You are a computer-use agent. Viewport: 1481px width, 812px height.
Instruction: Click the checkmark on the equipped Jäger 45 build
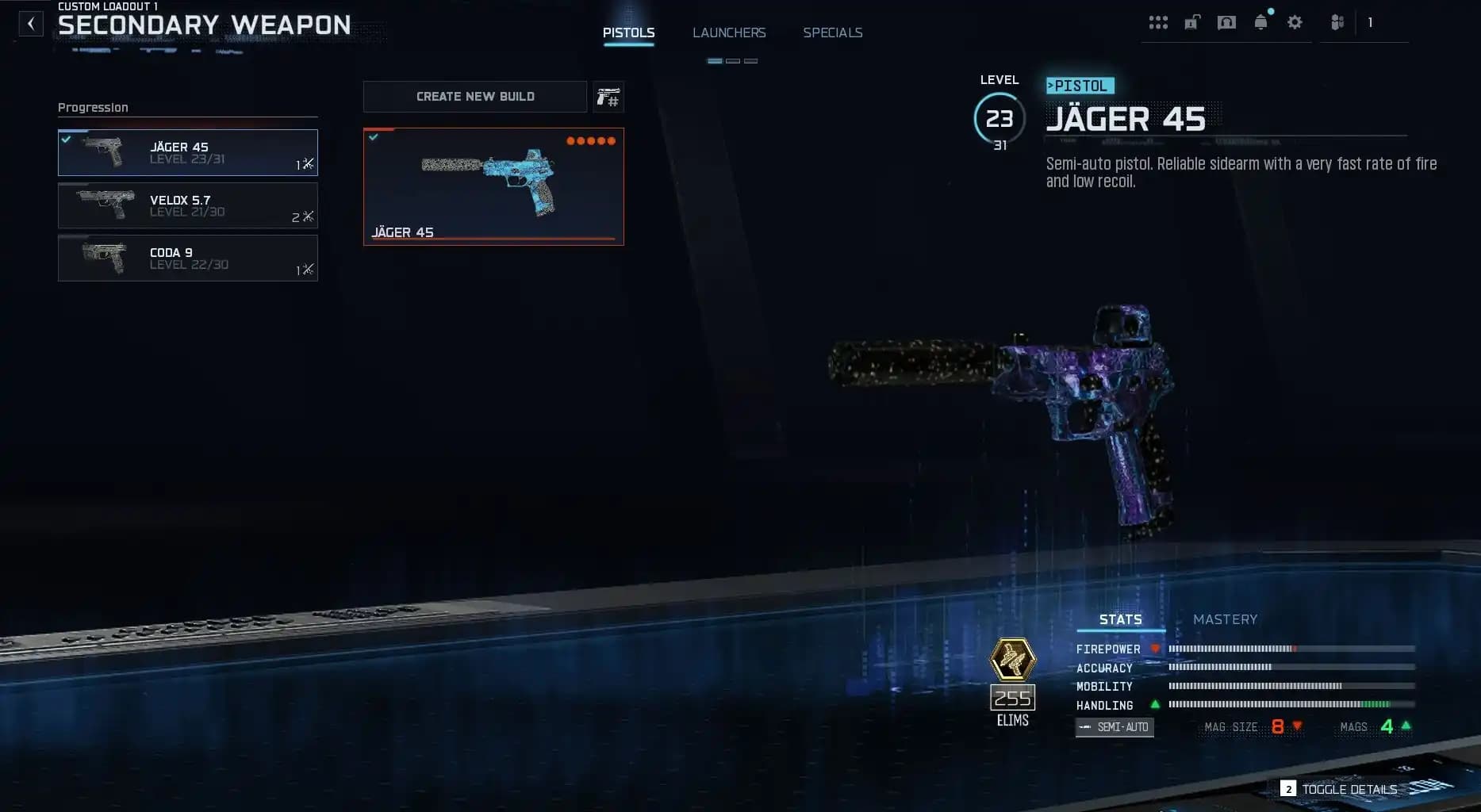click(376, 136)
